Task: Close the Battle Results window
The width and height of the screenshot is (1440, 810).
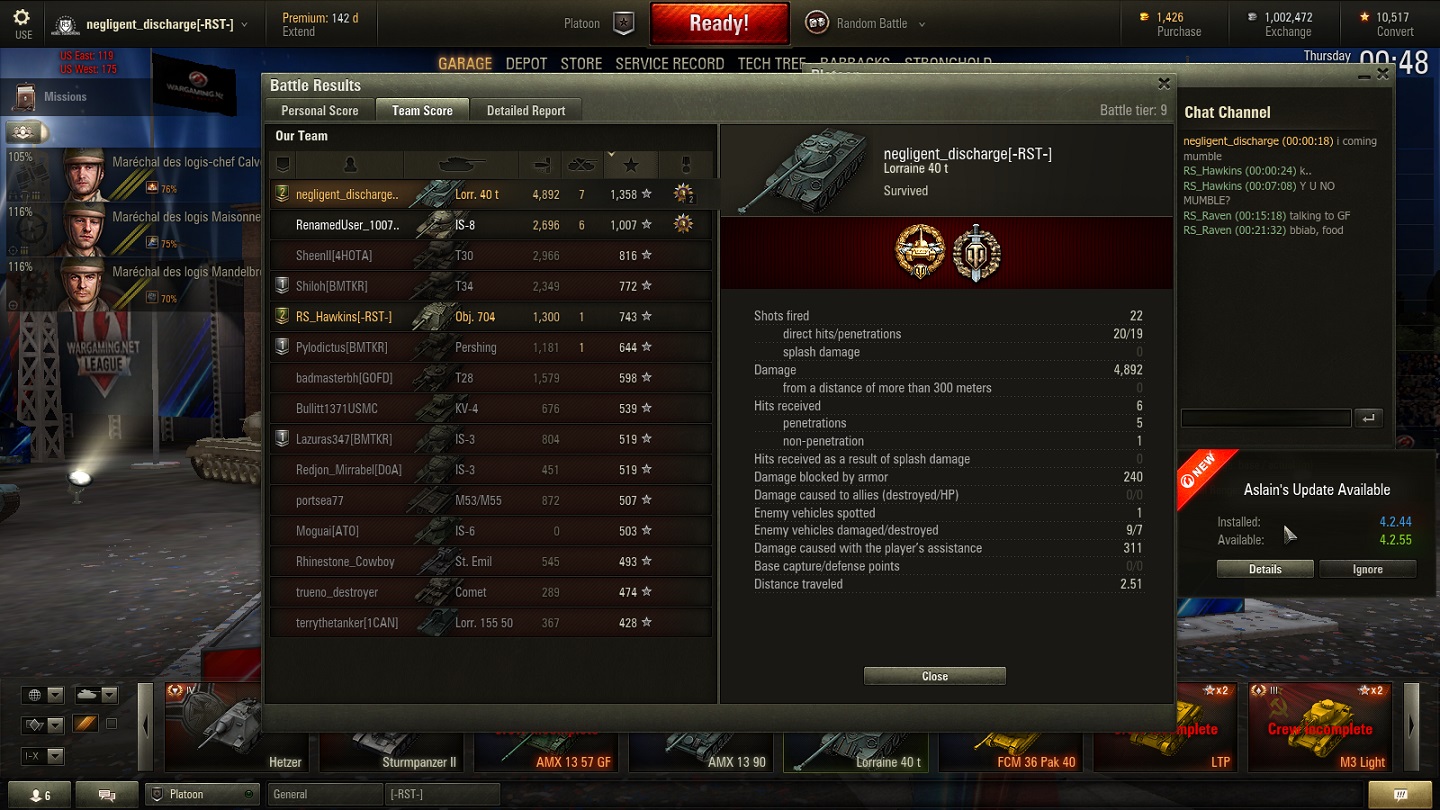Action: (1163, 85)
